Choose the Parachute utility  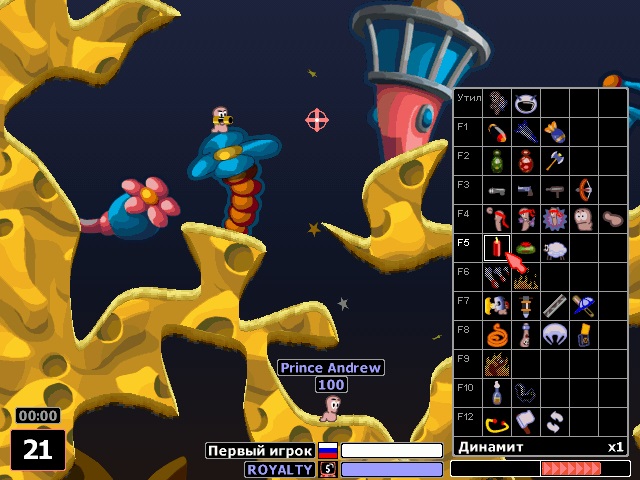pyautogui.click(x=555, y=334)
